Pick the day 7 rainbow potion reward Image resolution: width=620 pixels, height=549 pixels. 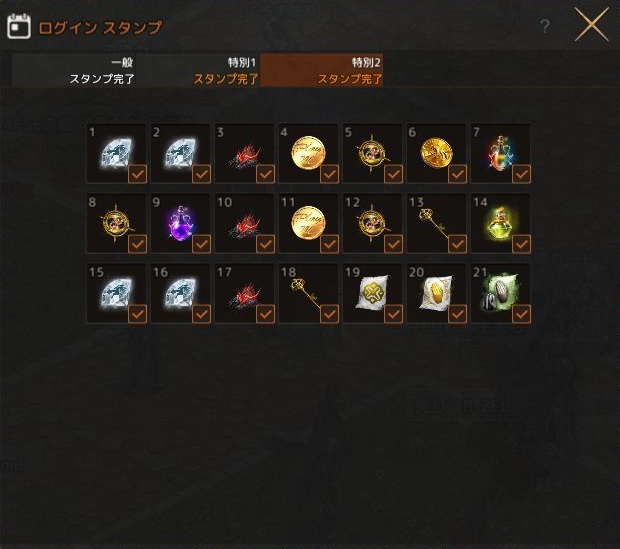coord(501,153)
